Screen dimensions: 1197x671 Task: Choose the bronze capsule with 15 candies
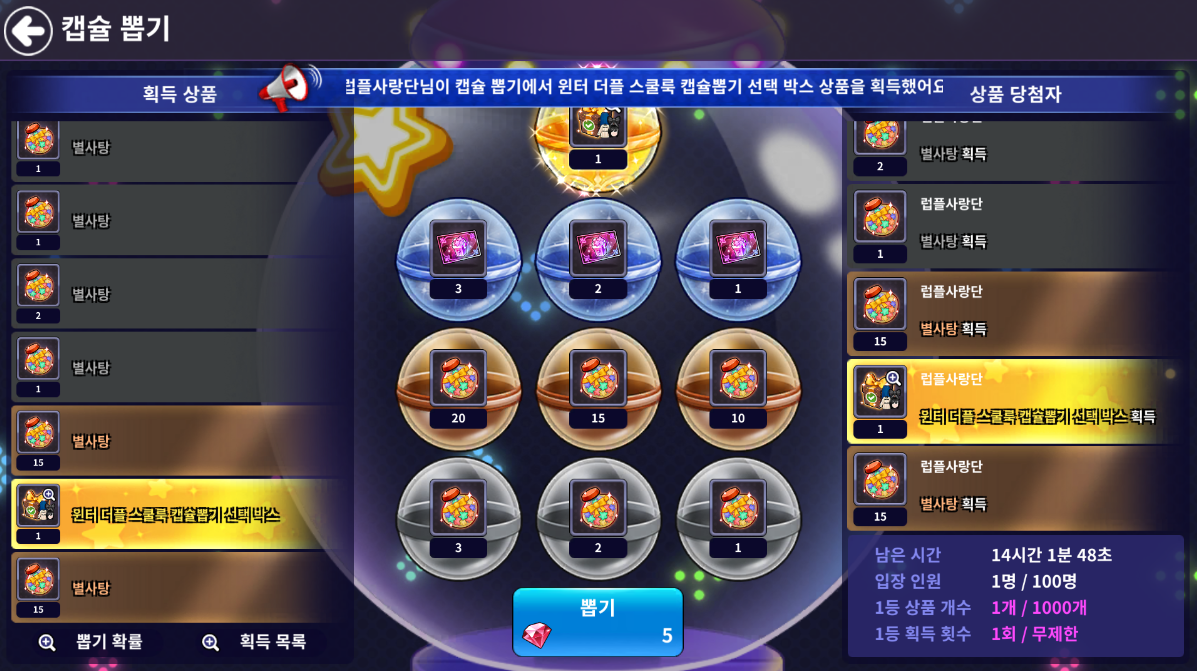[598, 388]
